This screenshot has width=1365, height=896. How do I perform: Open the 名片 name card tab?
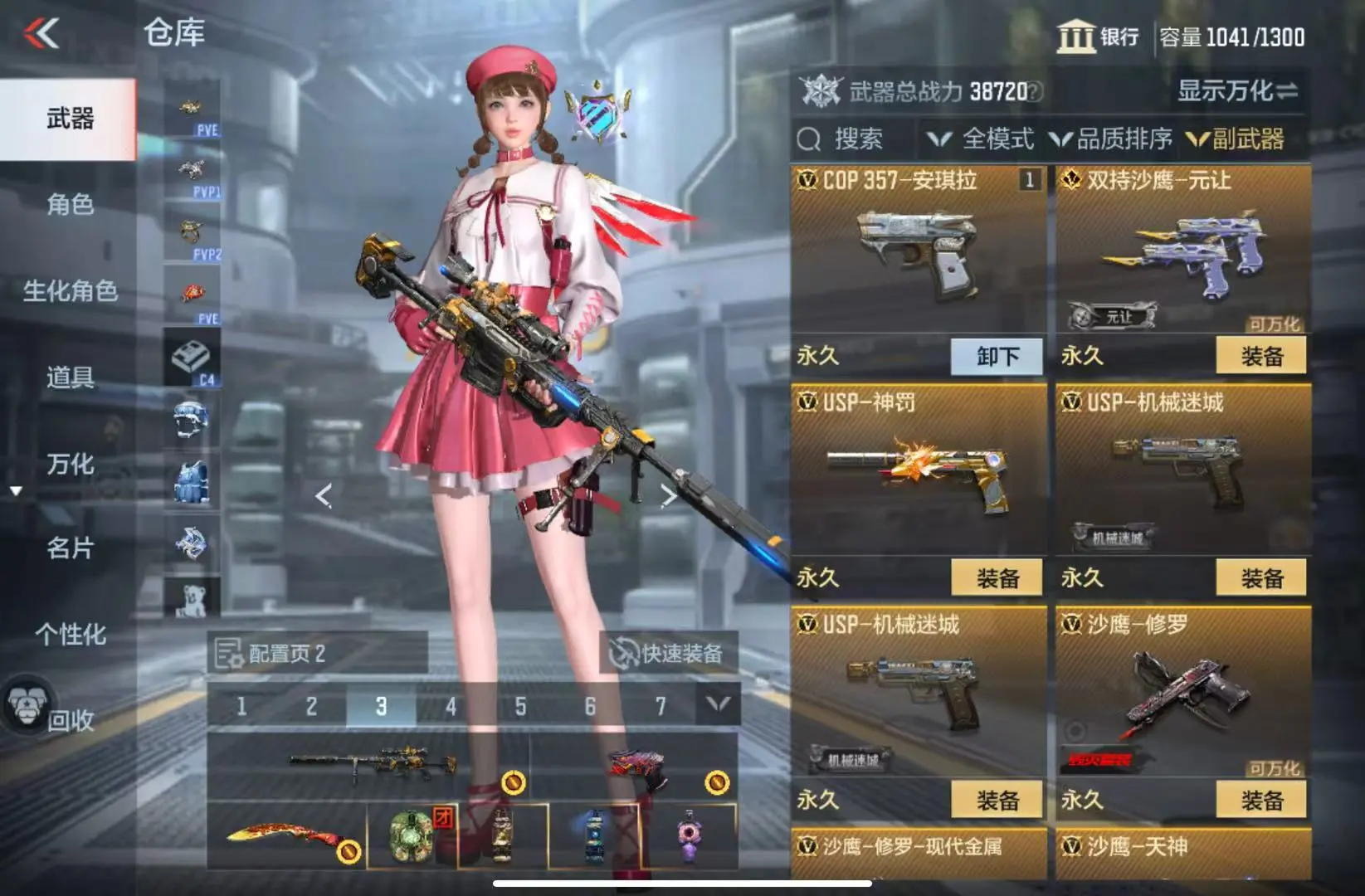tap(70, 548)
